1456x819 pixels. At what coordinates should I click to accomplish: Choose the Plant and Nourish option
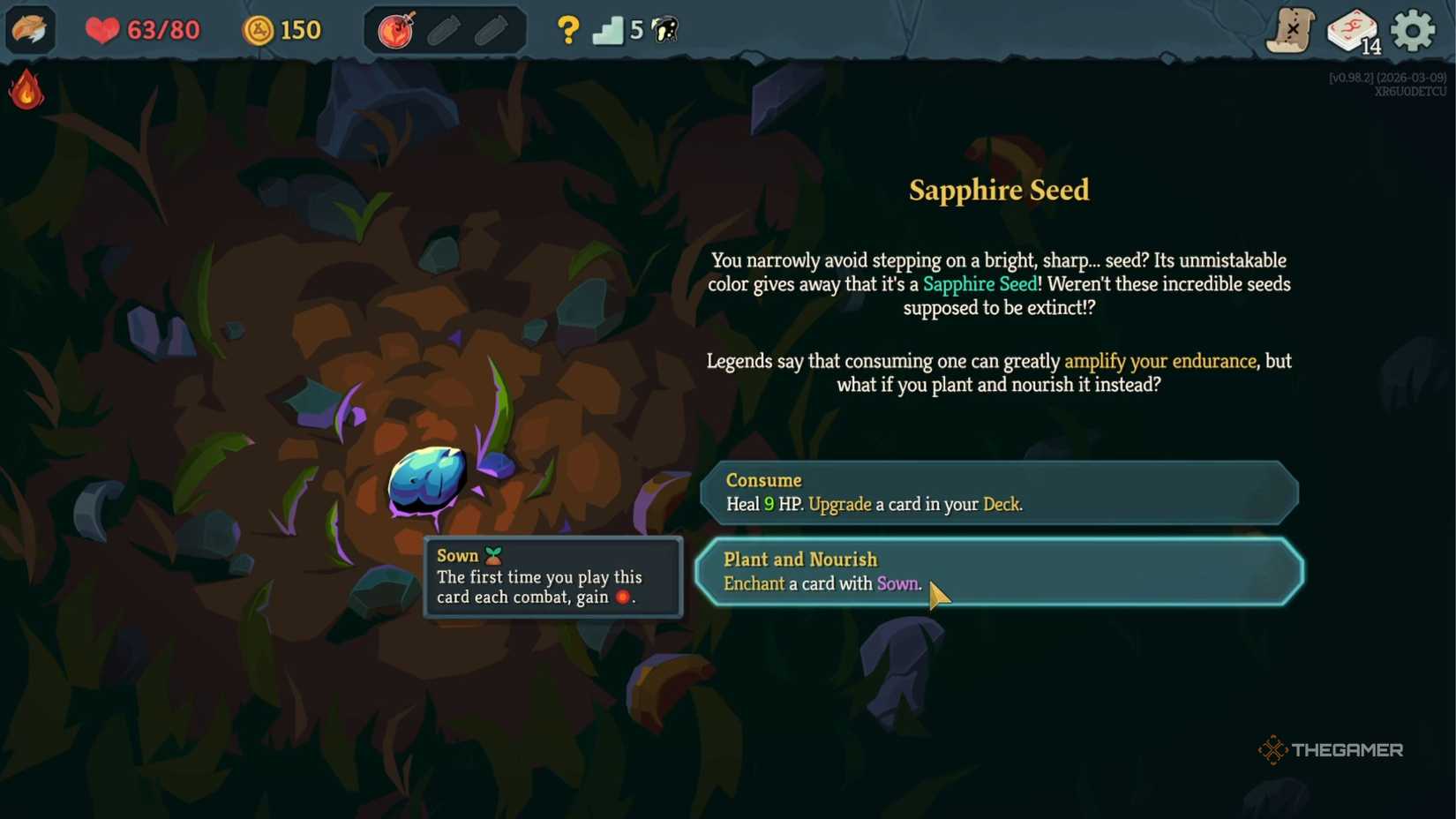click(997, 572)
